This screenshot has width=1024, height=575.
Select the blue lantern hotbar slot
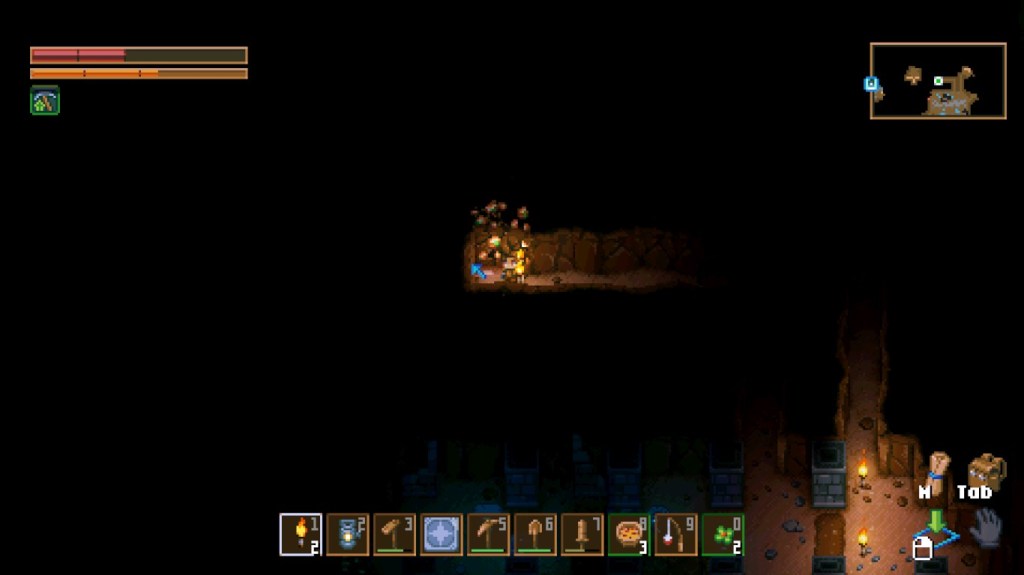point(348,534)
